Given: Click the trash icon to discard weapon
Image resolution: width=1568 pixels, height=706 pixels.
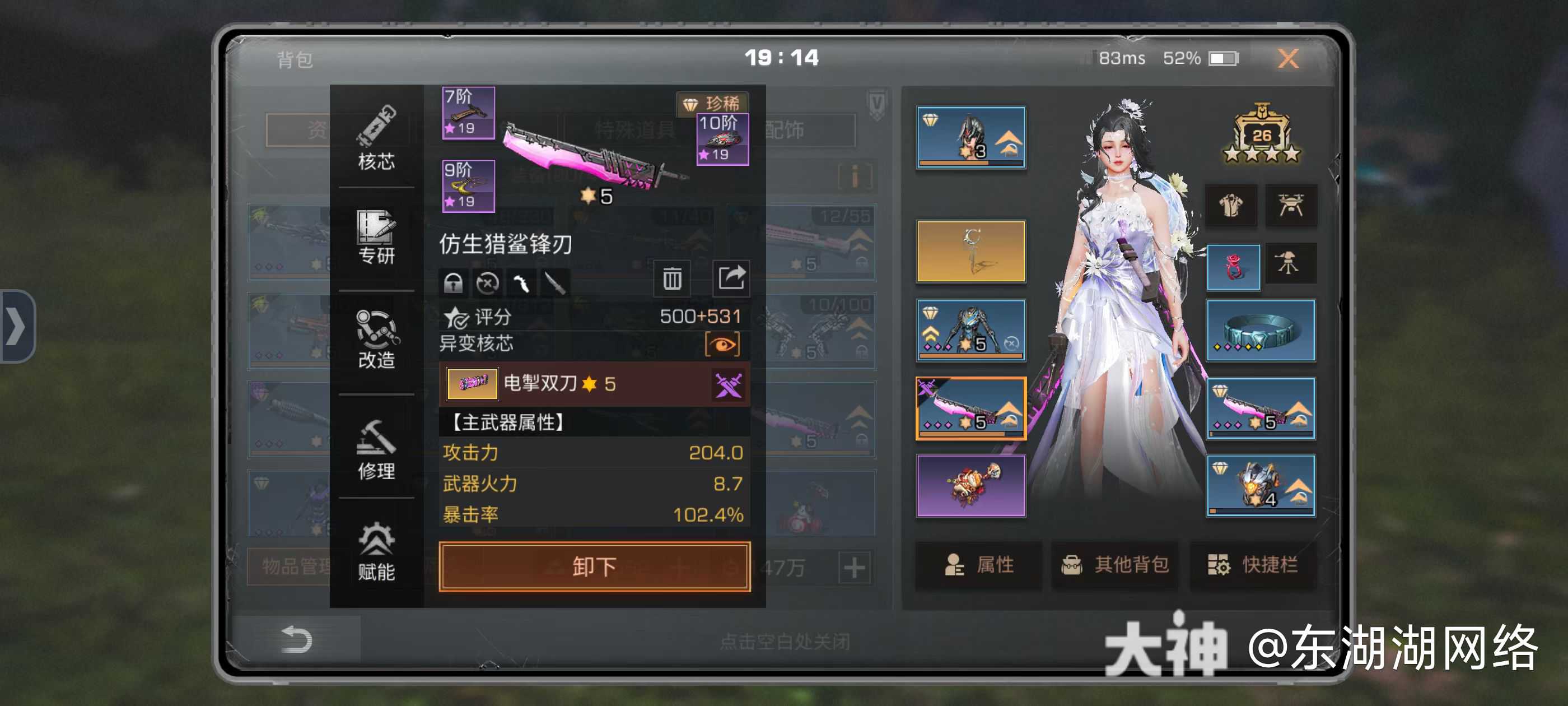Looking at the screenshot, I should tap(671, 279).
